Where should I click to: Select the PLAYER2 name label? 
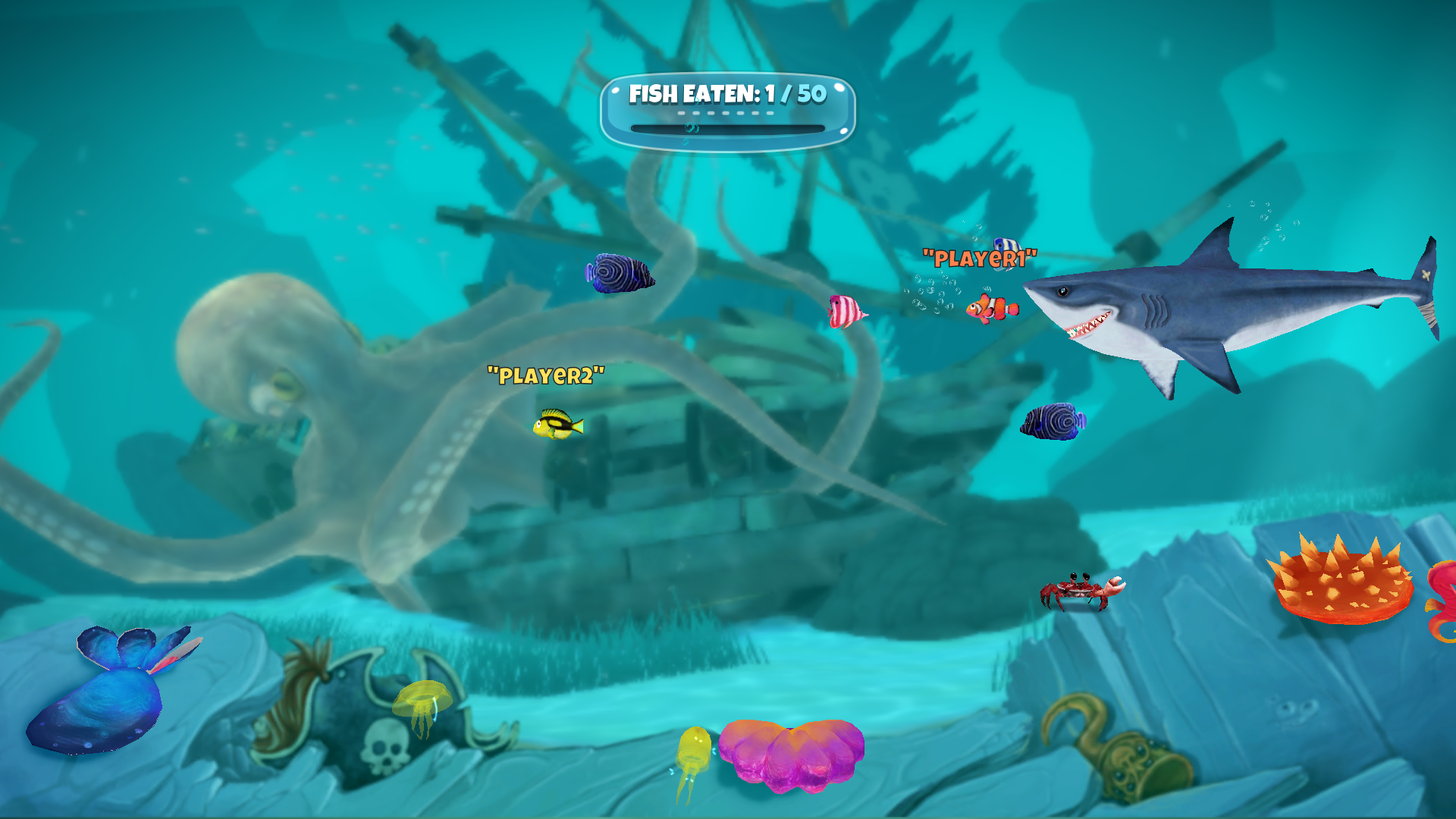(x=546, y=373)
